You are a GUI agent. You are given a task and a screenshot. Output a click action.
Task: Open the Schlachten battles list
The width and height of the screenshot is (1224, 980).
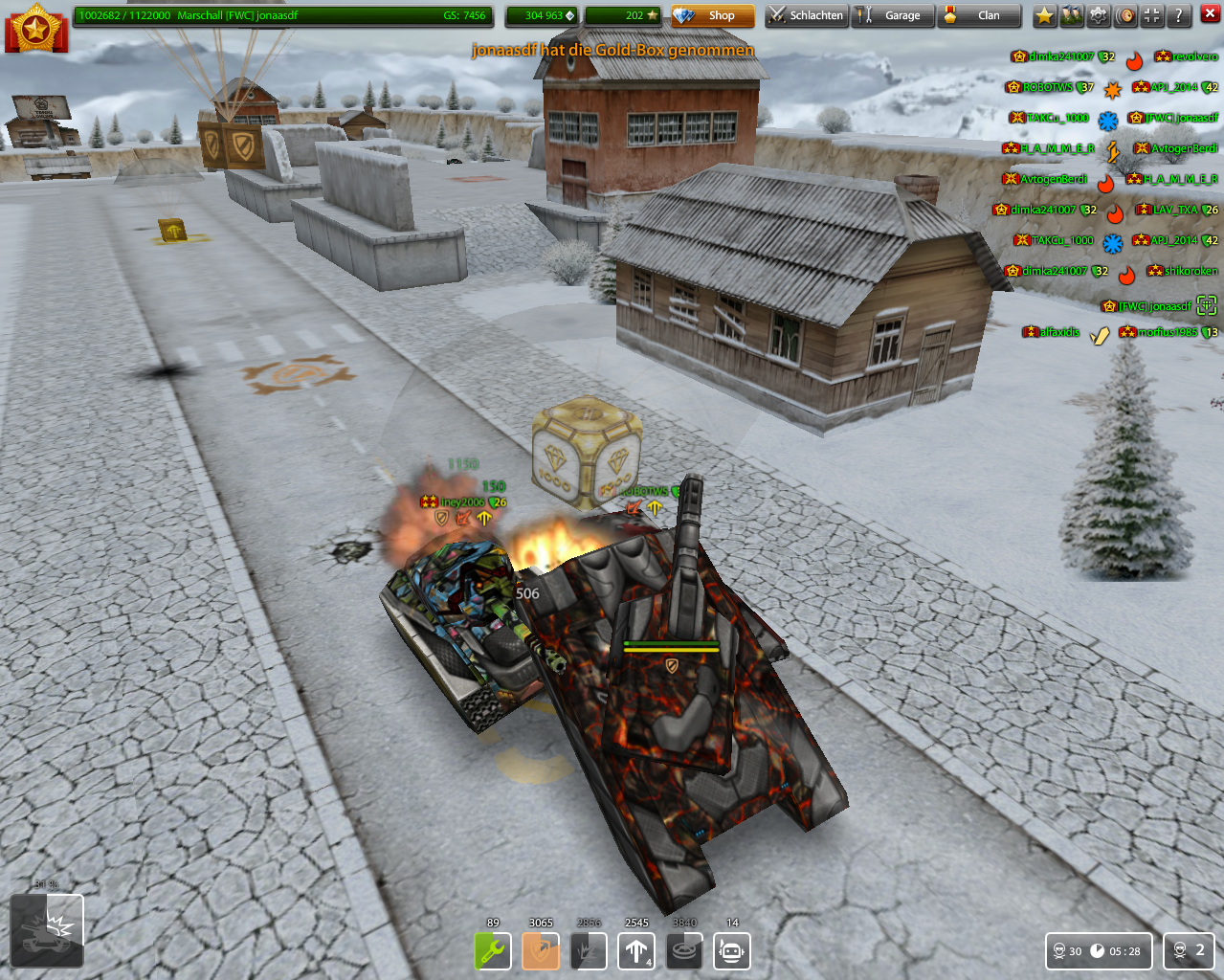(807, 15)
